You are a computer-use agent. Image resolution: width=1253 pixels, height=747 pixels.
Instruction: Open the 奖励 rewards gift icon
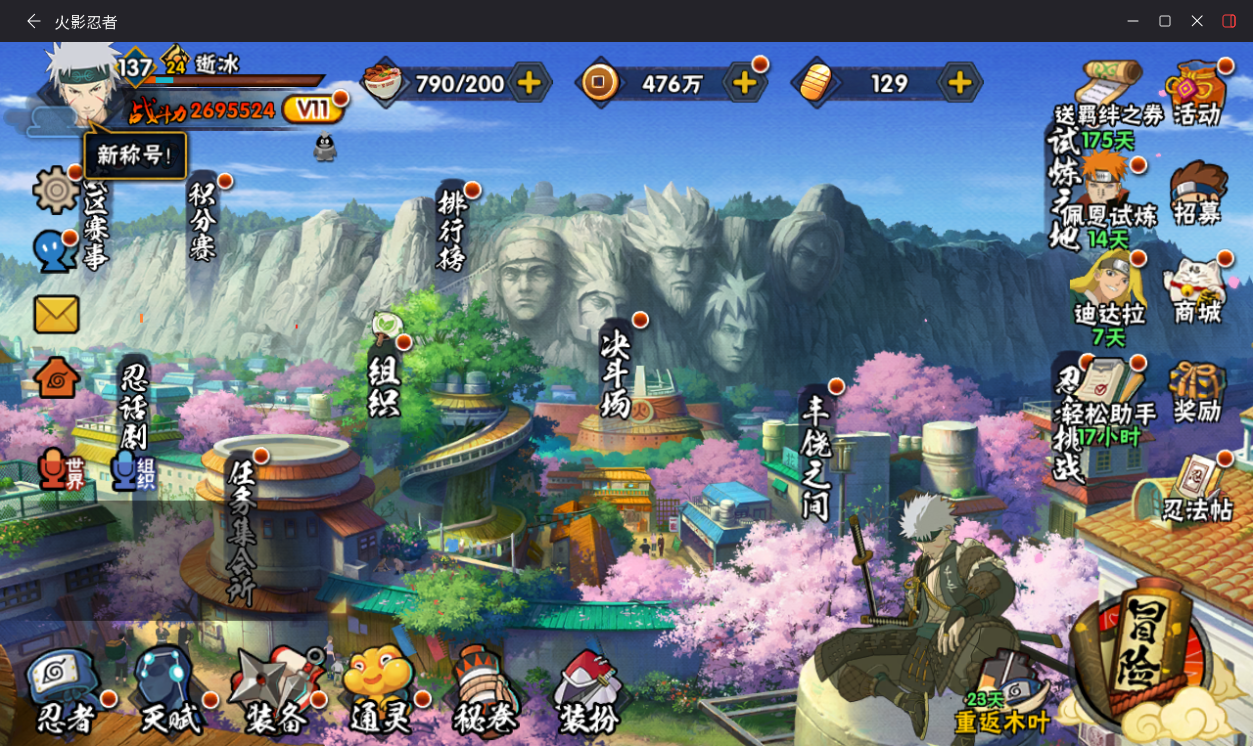[x=1197, y=392]
